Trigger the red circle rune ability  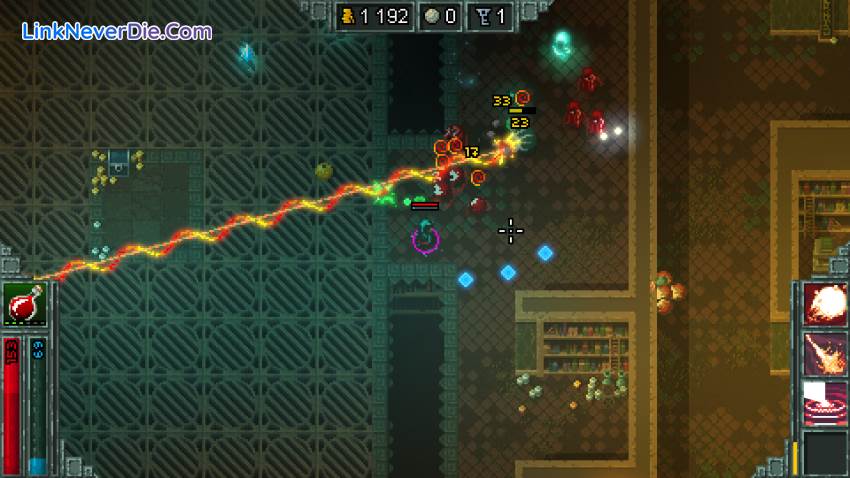[825, 403]
